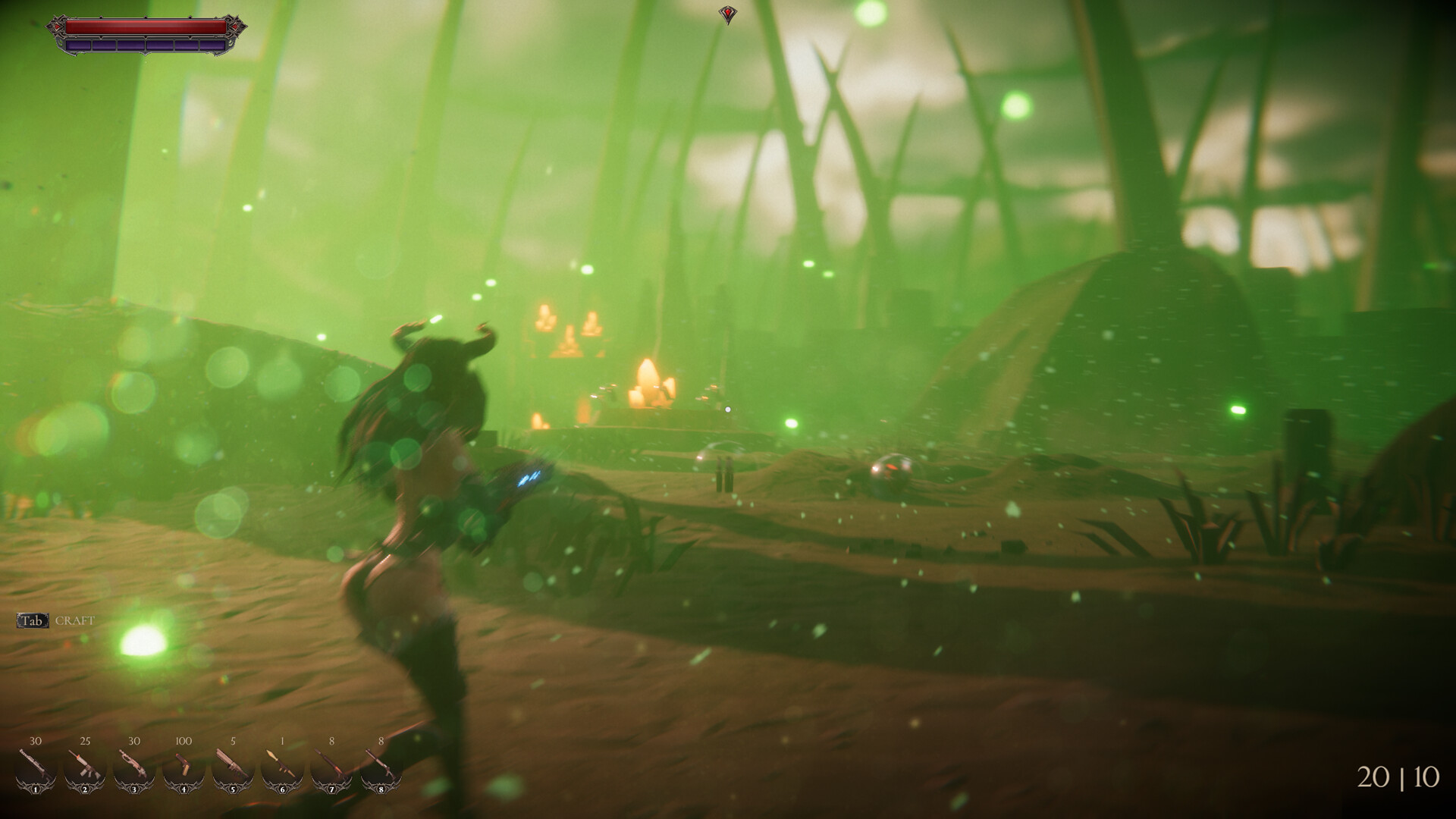The image size is (1456, 819).
Task: Click the ammo count 1 above the rocket launcher
Action: point(282,741)
